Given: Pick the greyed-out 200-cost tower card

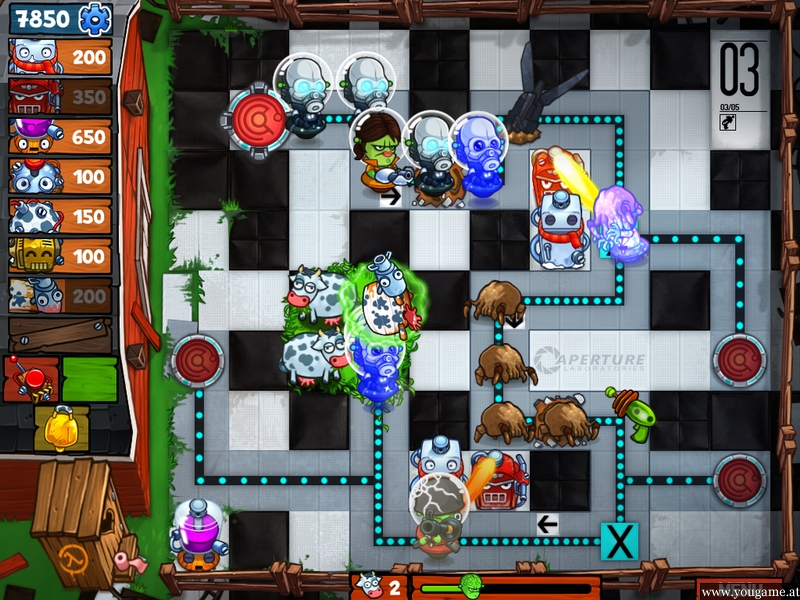Looking at the screenshot, I should (60, 296).
